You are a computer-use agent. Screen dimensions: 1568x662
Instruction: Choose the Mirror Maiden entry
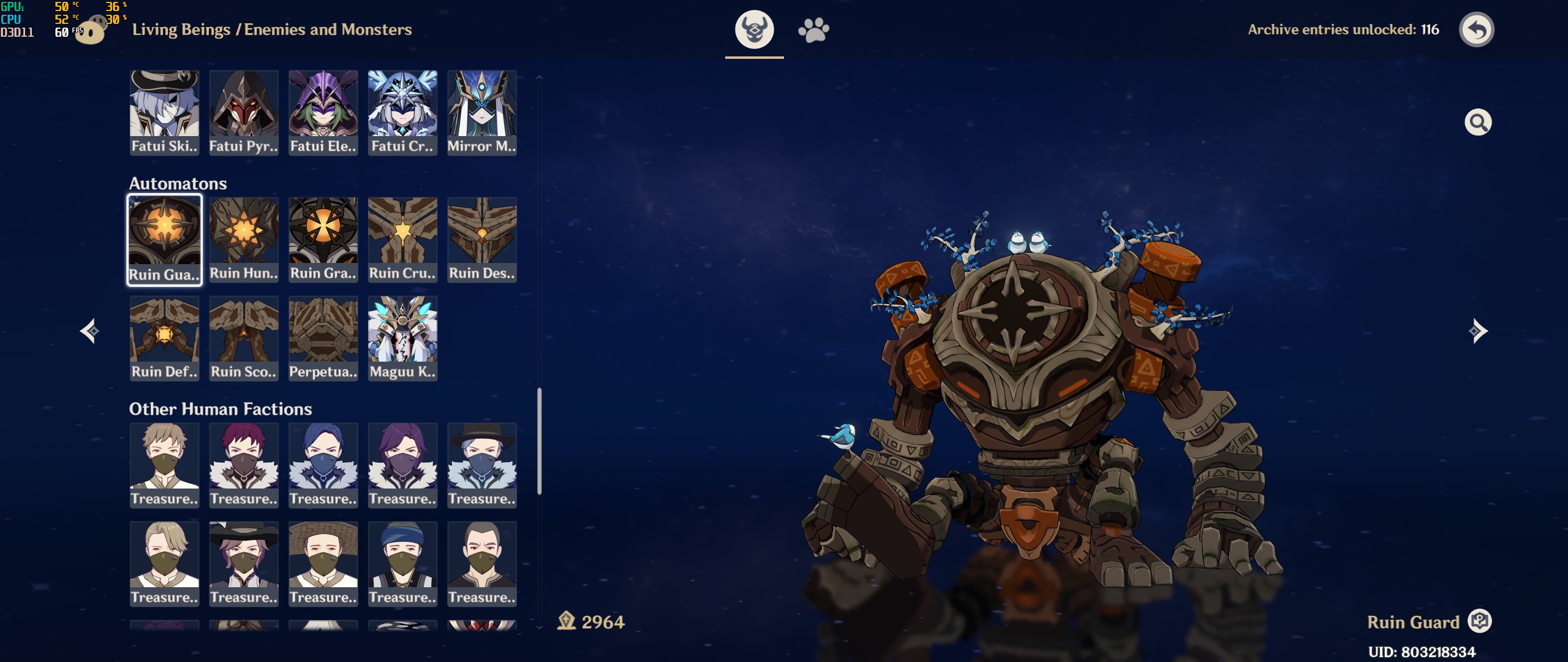click(x=482, y=112)
